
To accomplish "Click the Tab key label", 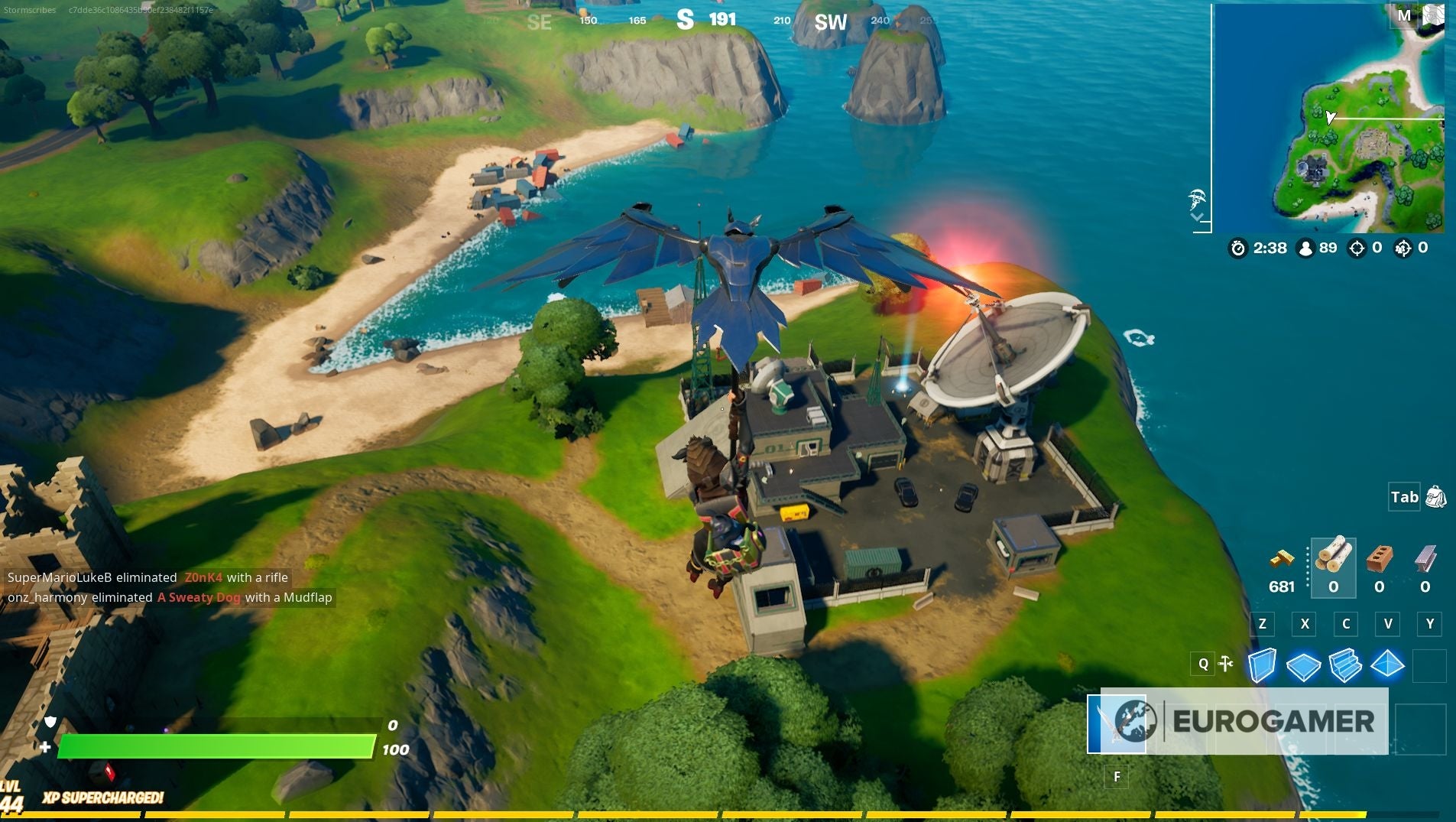I will tap(1405, 497).
